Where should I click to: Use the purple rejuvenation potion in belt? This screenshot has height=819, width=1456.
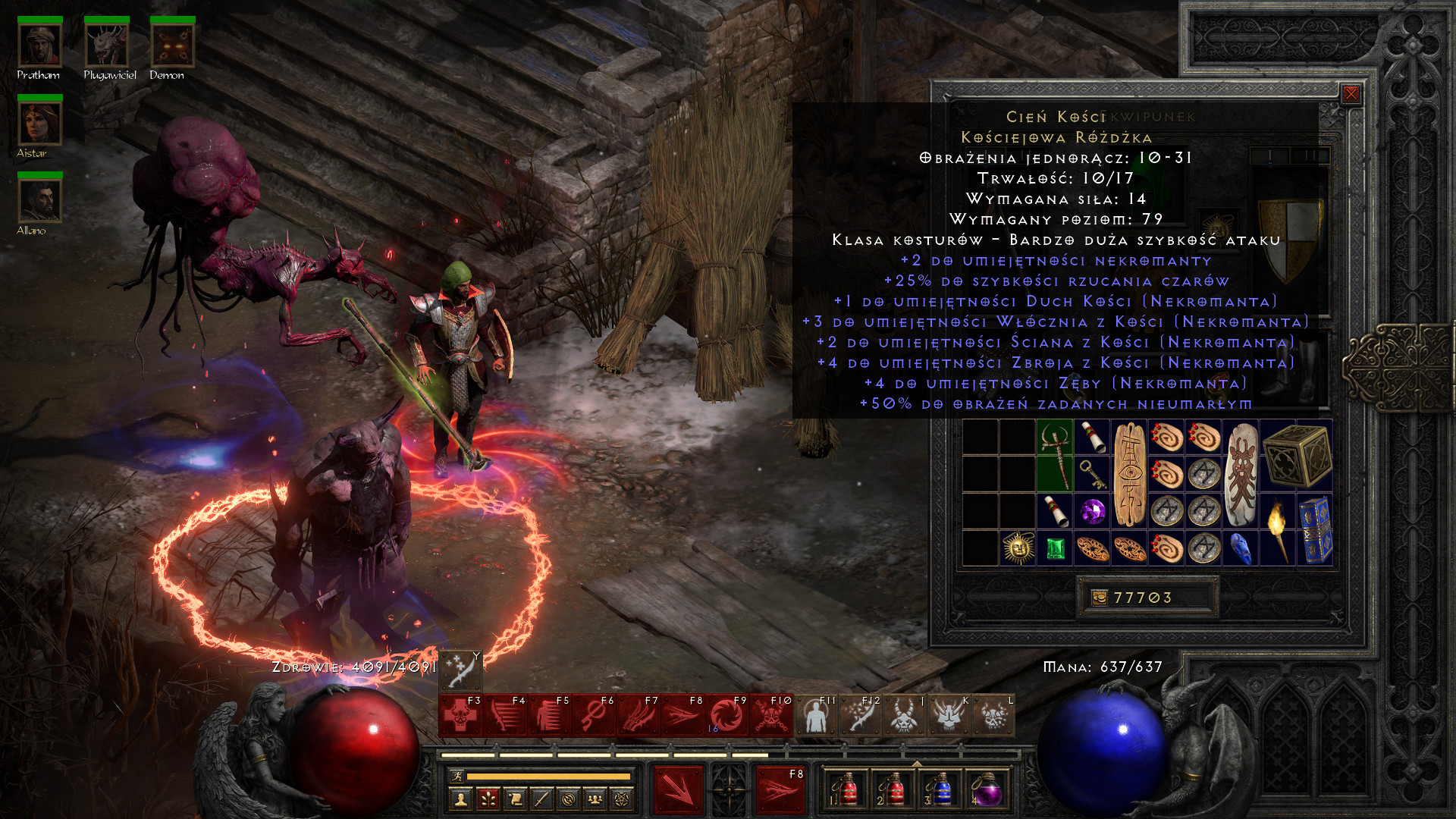(986, 791)
